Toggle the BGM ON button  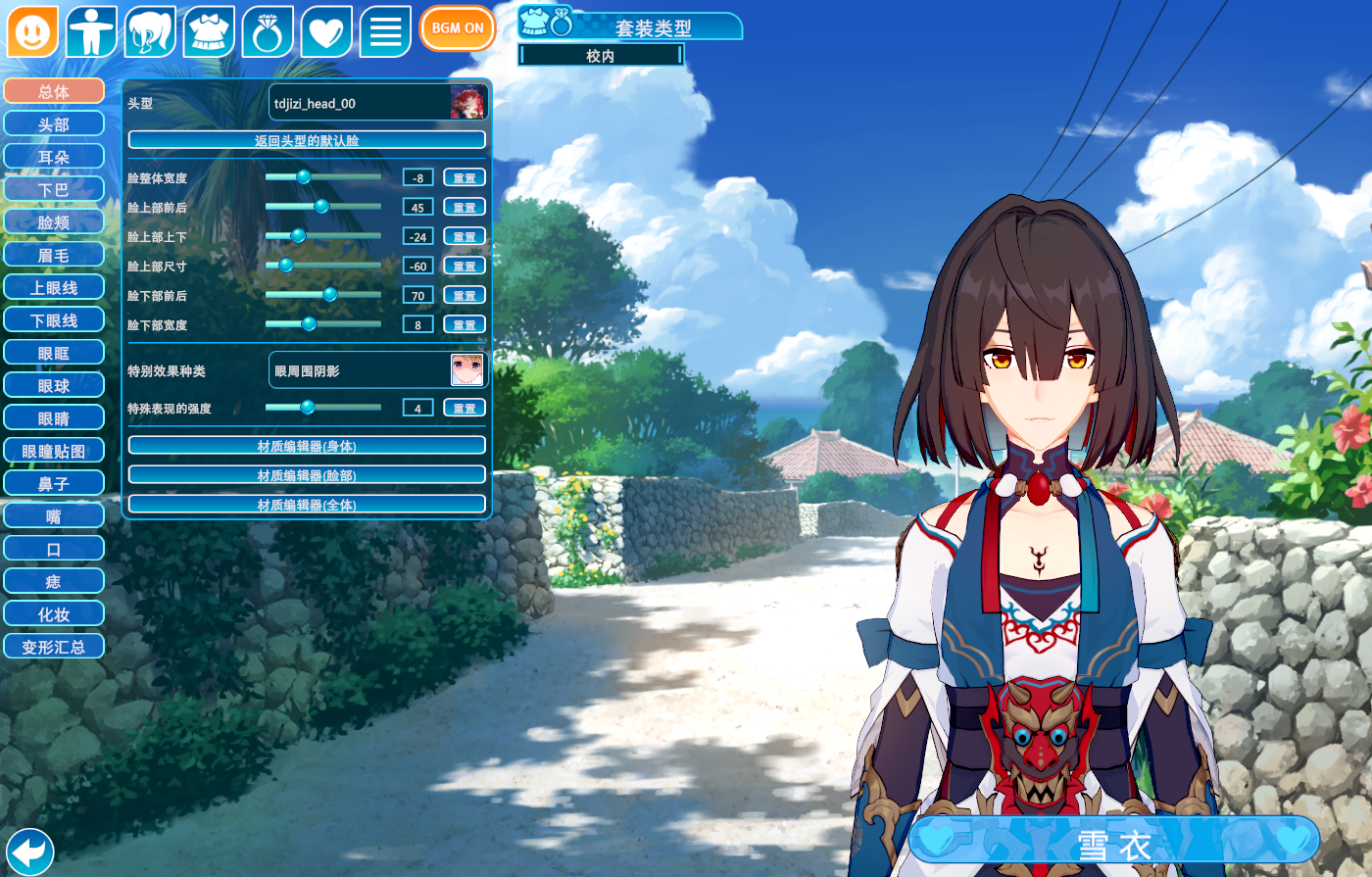click(458, 28)
